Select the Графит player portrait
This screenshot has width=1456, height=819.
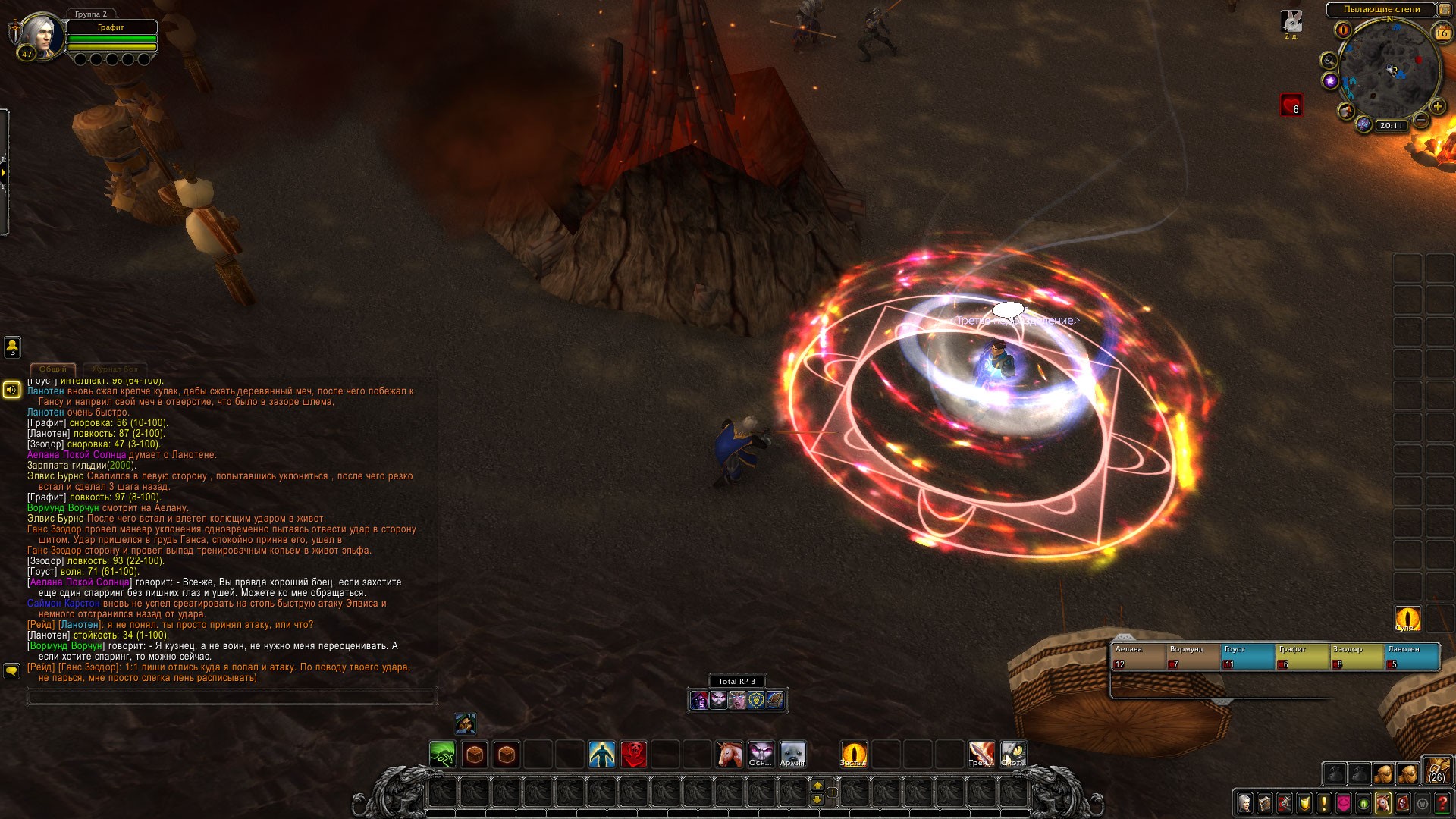[x=41, y=35]
